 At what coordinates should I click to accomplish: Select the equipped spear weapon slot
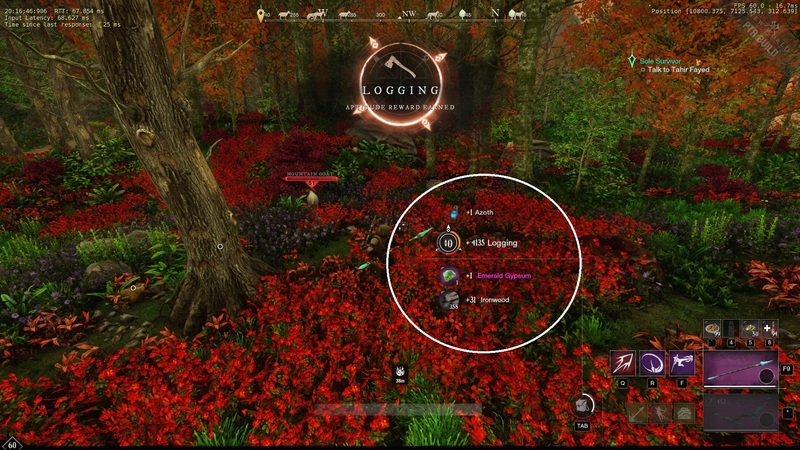(x=741, y=368)
